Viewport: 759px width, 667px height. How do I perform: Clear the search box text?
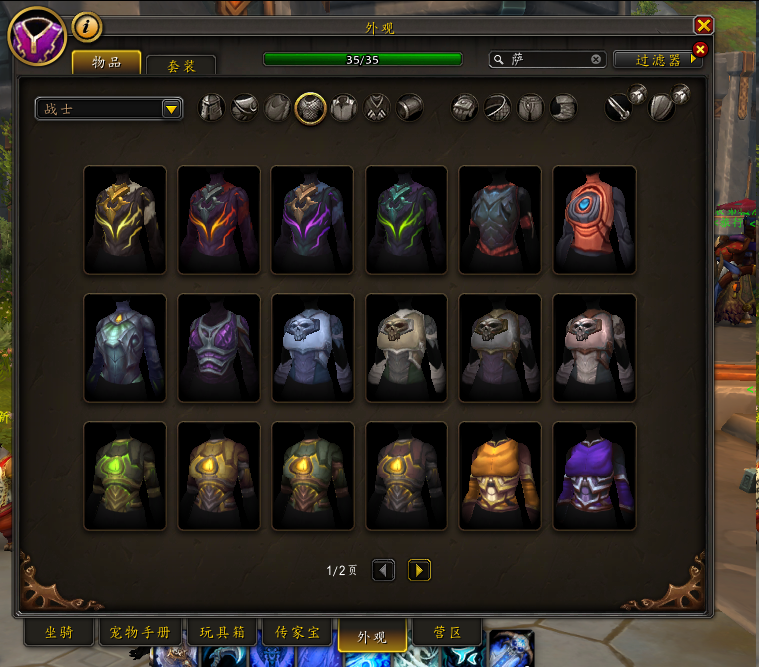(596, 60)
